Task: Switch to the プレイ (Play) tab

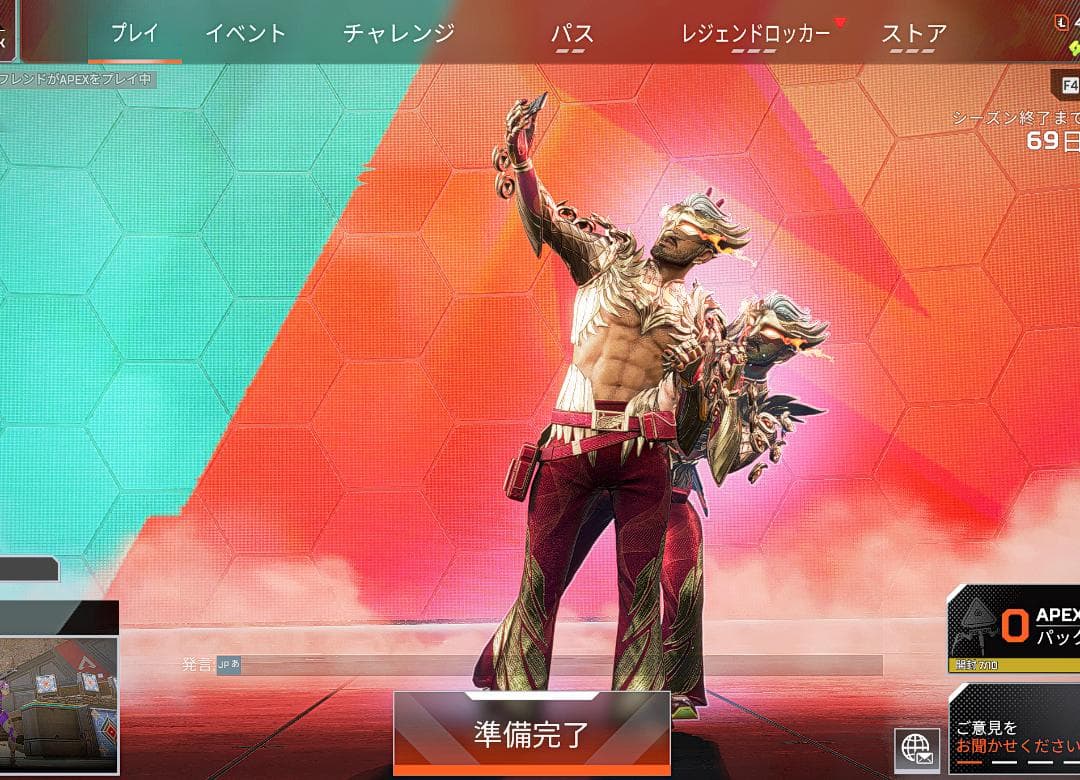Action: (x=135, y=33)
